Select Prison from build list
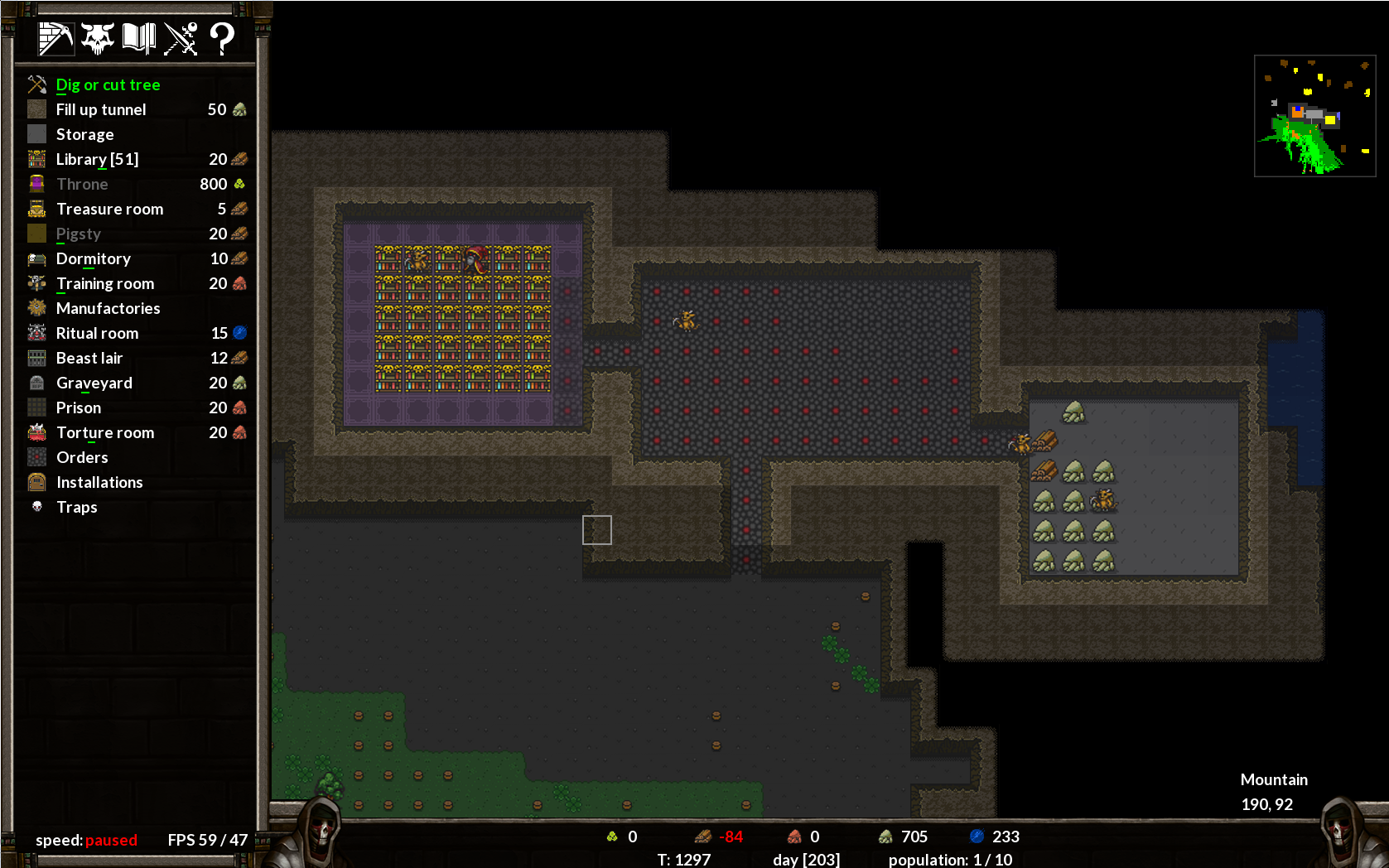This screenshot has height=868, width=1389. pyautogui.click(x=78, y=407)
